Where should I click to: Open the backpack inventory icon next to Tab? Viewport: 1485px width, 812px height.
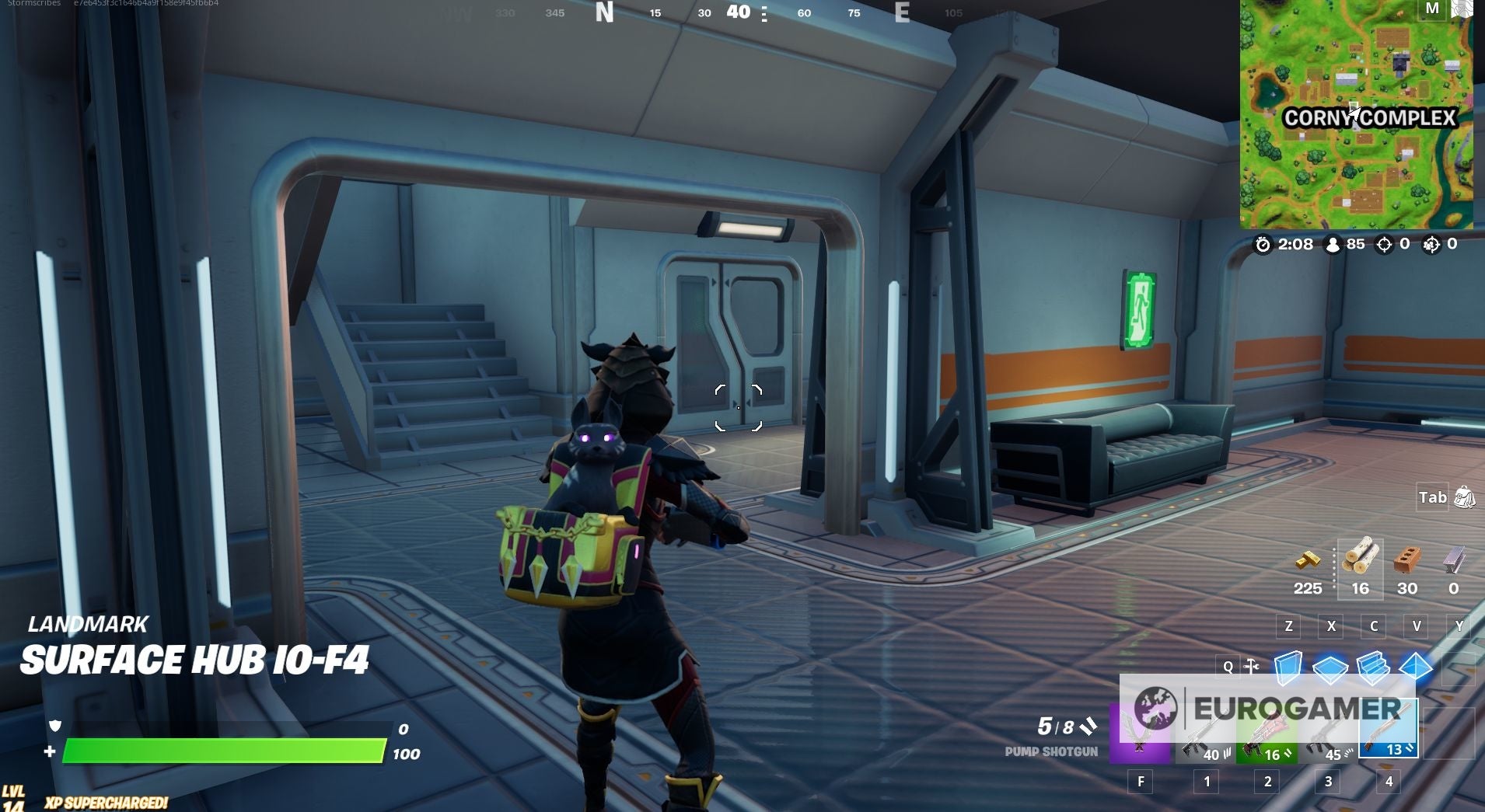[x=1463, y=497]
